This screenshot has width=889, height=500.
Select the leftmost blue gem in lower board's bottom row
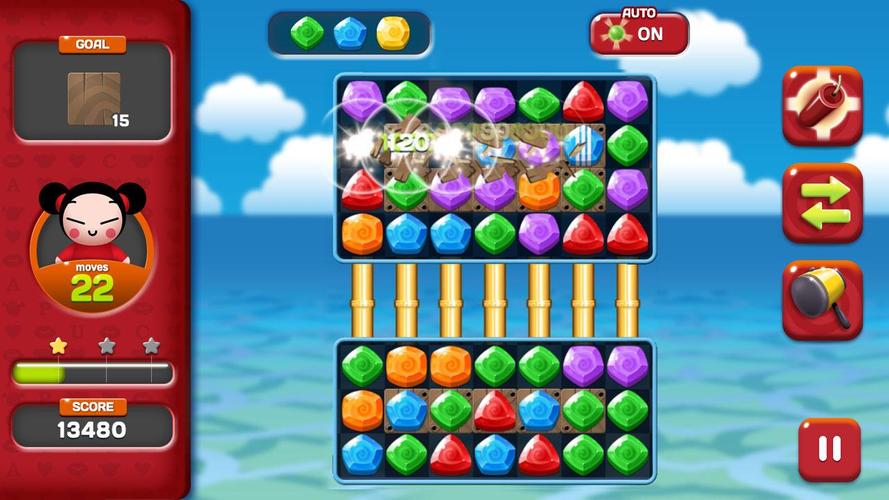[362, 454]
